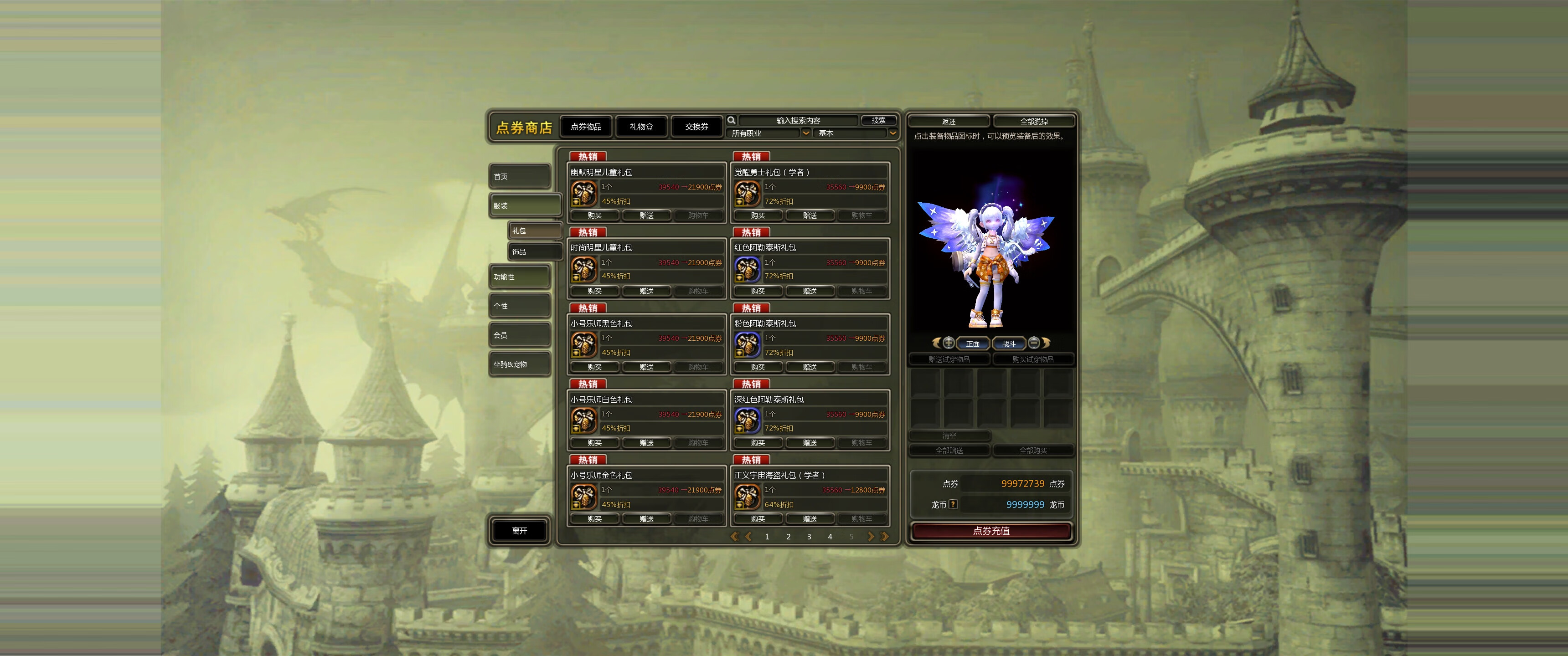Viewport: 1568px width, 656px height.
Task: Open 点券充值 recharge
Action: tap(991, 531)
